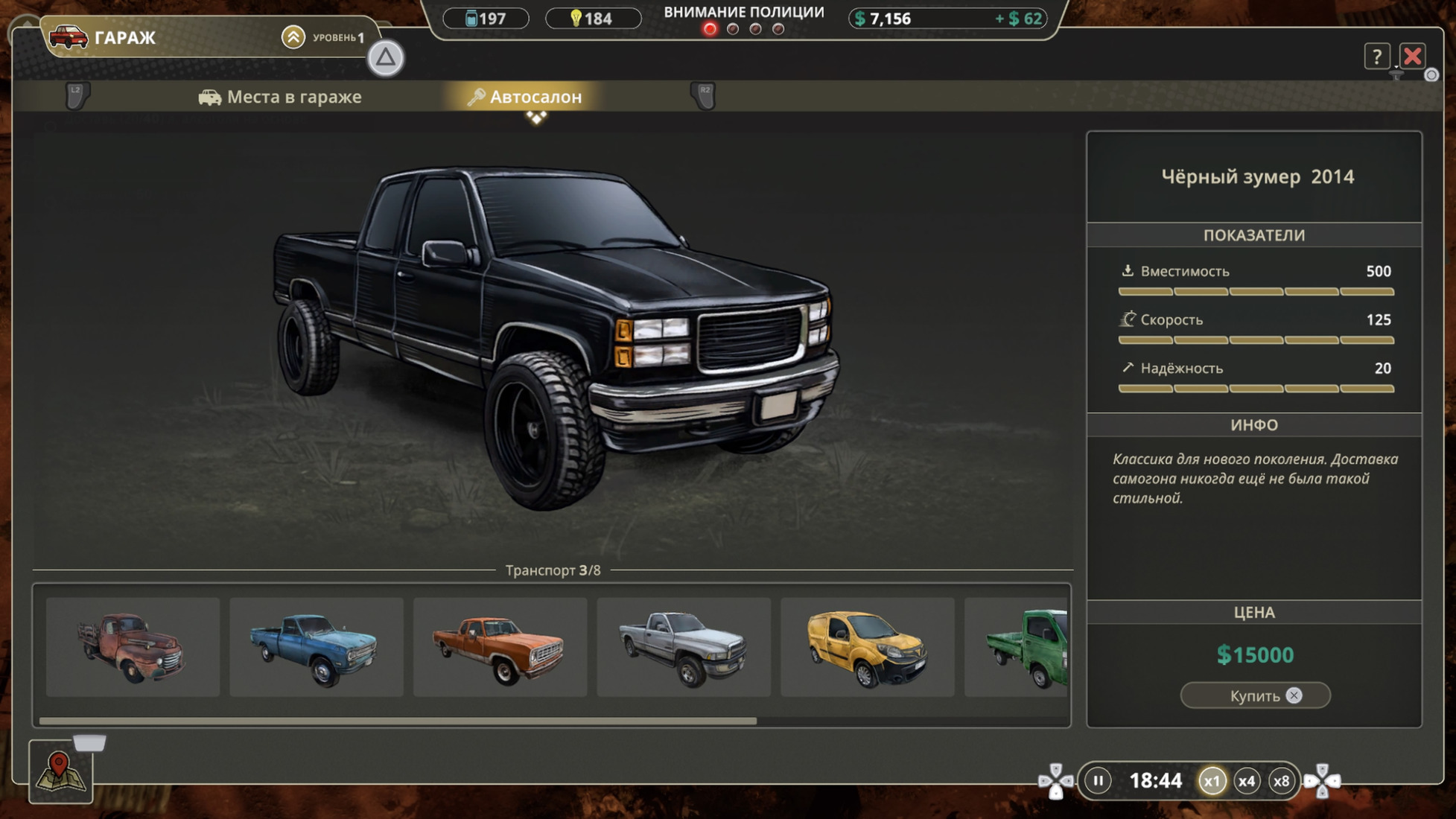Select the silver pickup truck thumbnail
The image size is (1456, 819).
click(683, 647)
